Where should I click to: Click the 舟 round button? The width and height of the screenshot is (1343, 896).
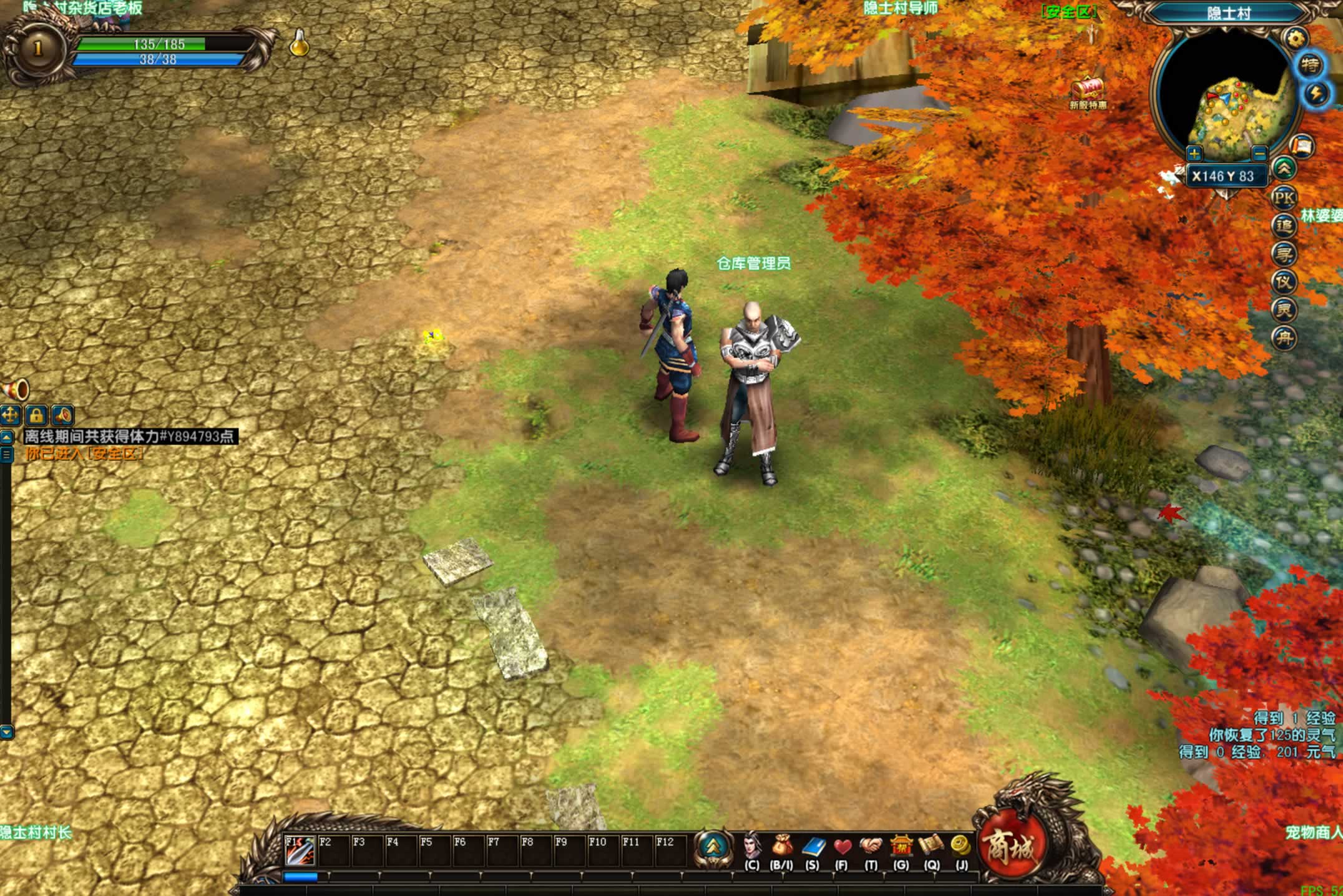[1284, 338]
